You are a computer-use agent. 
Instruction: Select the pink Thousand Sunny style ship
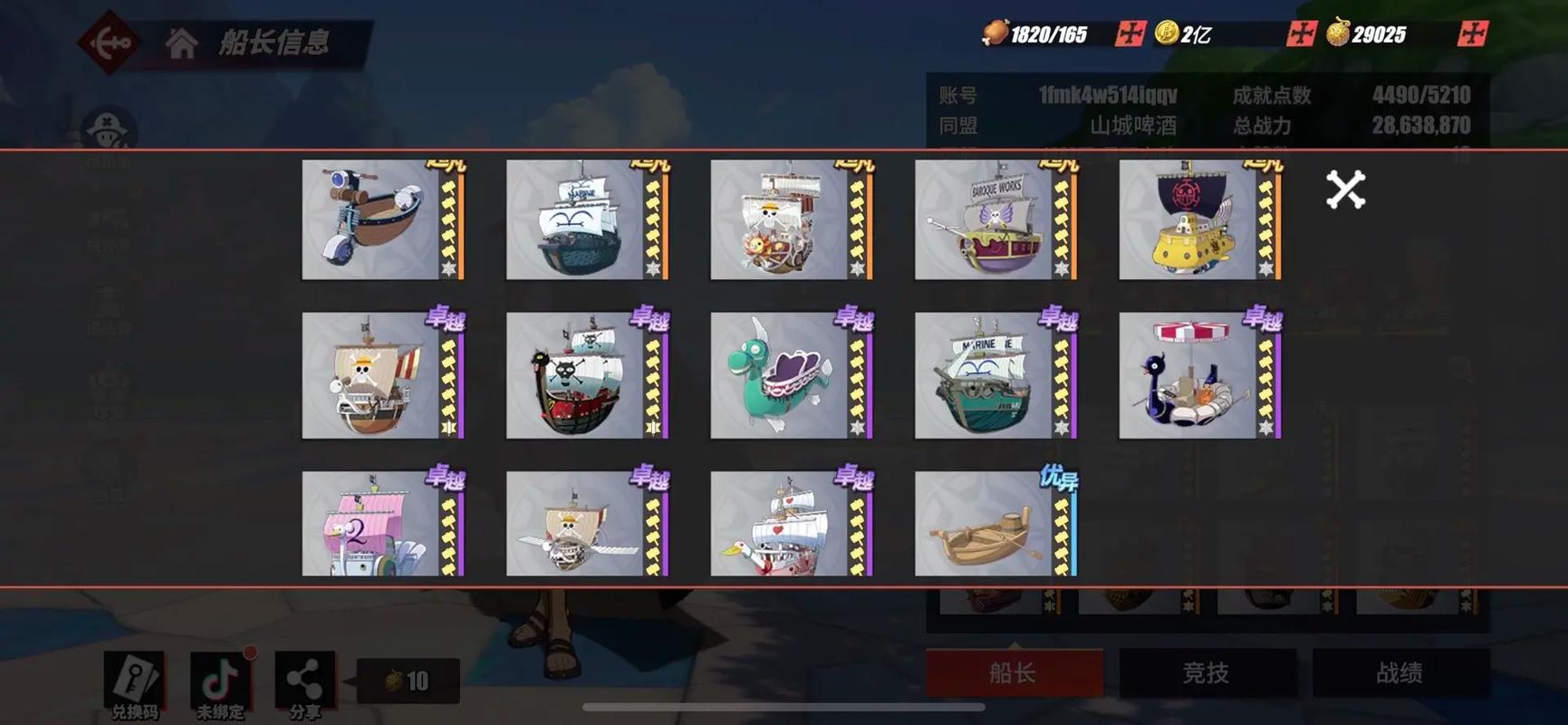[373, 526]
